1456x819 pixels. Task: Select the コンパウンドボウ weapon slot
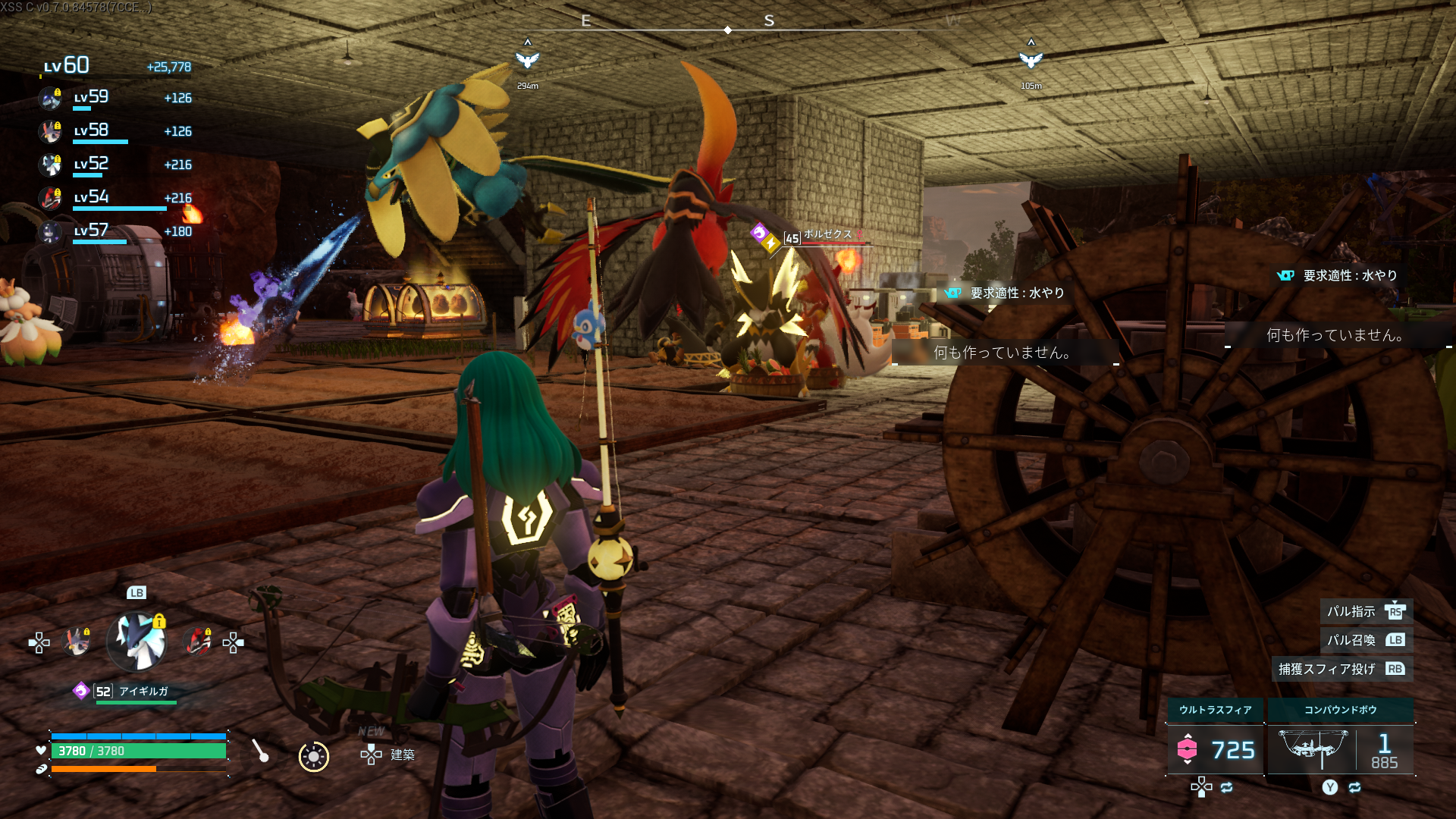point(1340,749)
